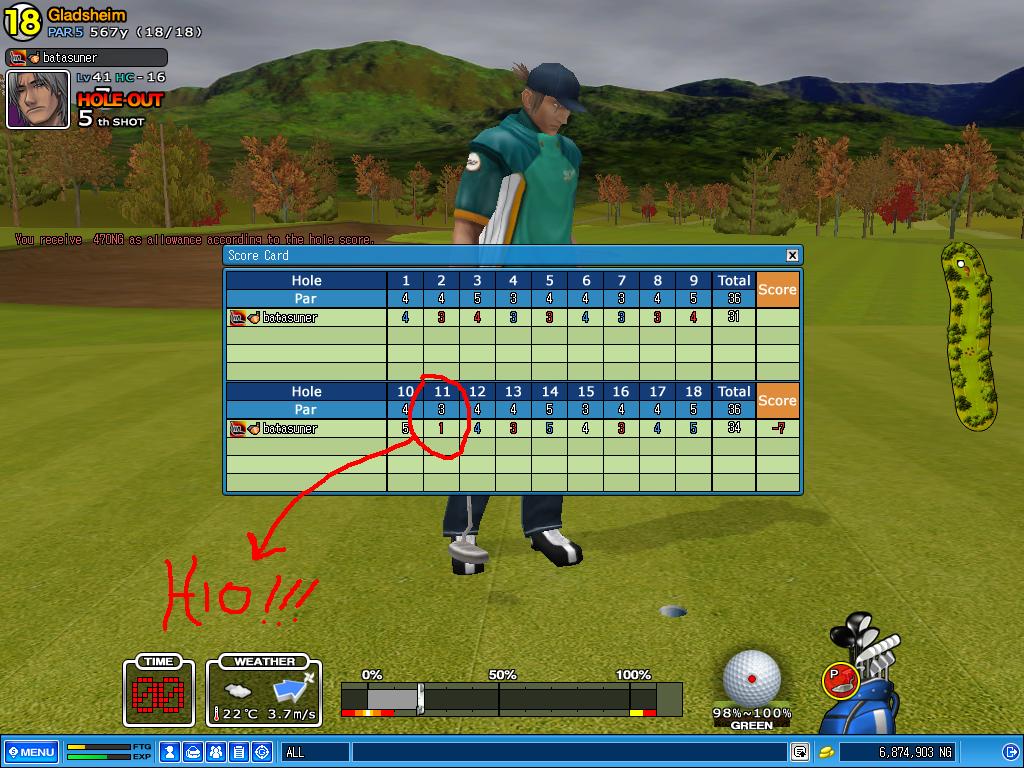Viewport: 1024px width, 768px height.
Task: Select batasuner's character portrait
Action: 38,100
